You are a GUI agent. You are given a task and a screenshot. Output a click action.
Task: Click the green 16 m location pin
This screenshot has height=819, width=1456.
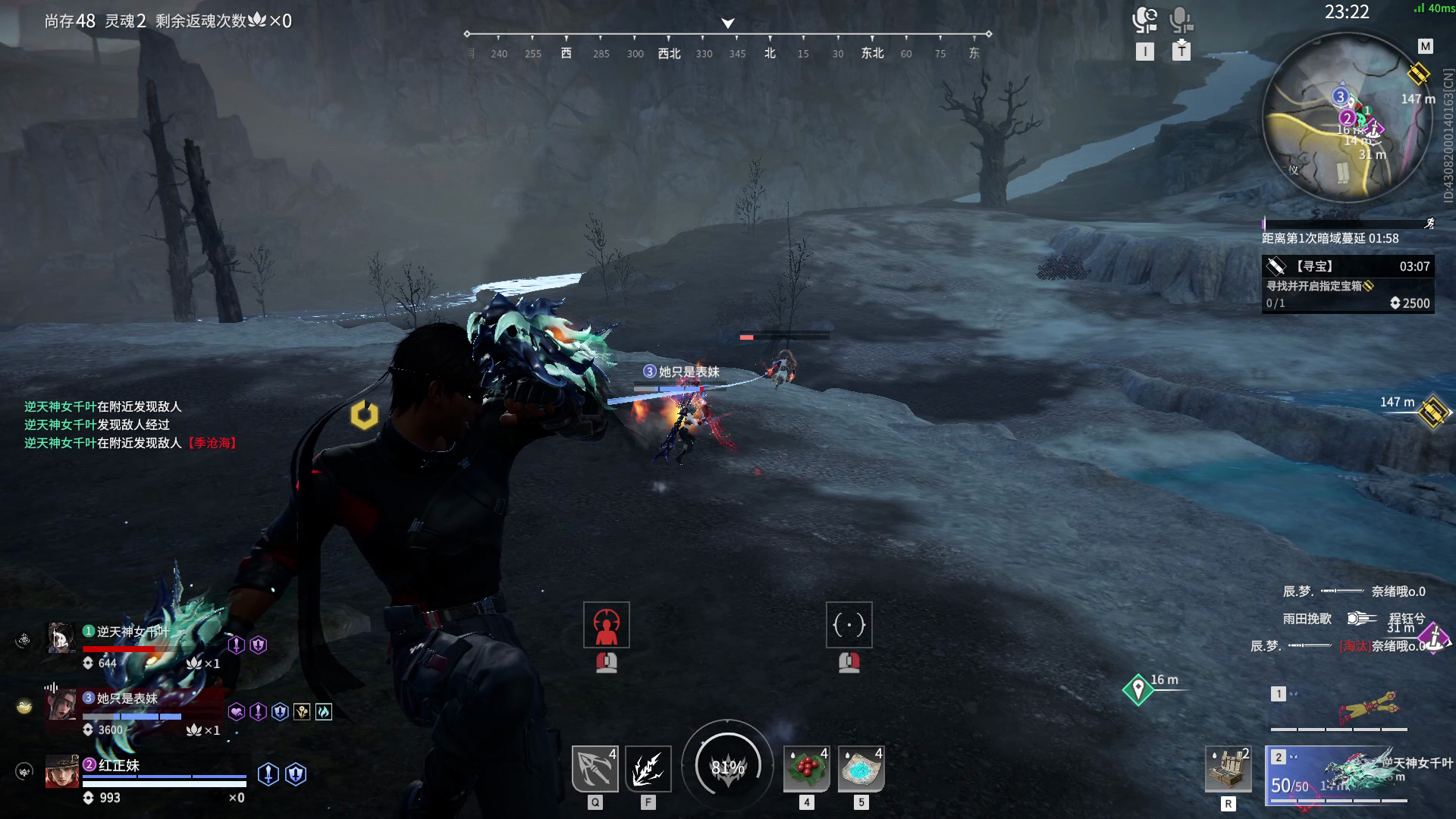(1137, 689)
